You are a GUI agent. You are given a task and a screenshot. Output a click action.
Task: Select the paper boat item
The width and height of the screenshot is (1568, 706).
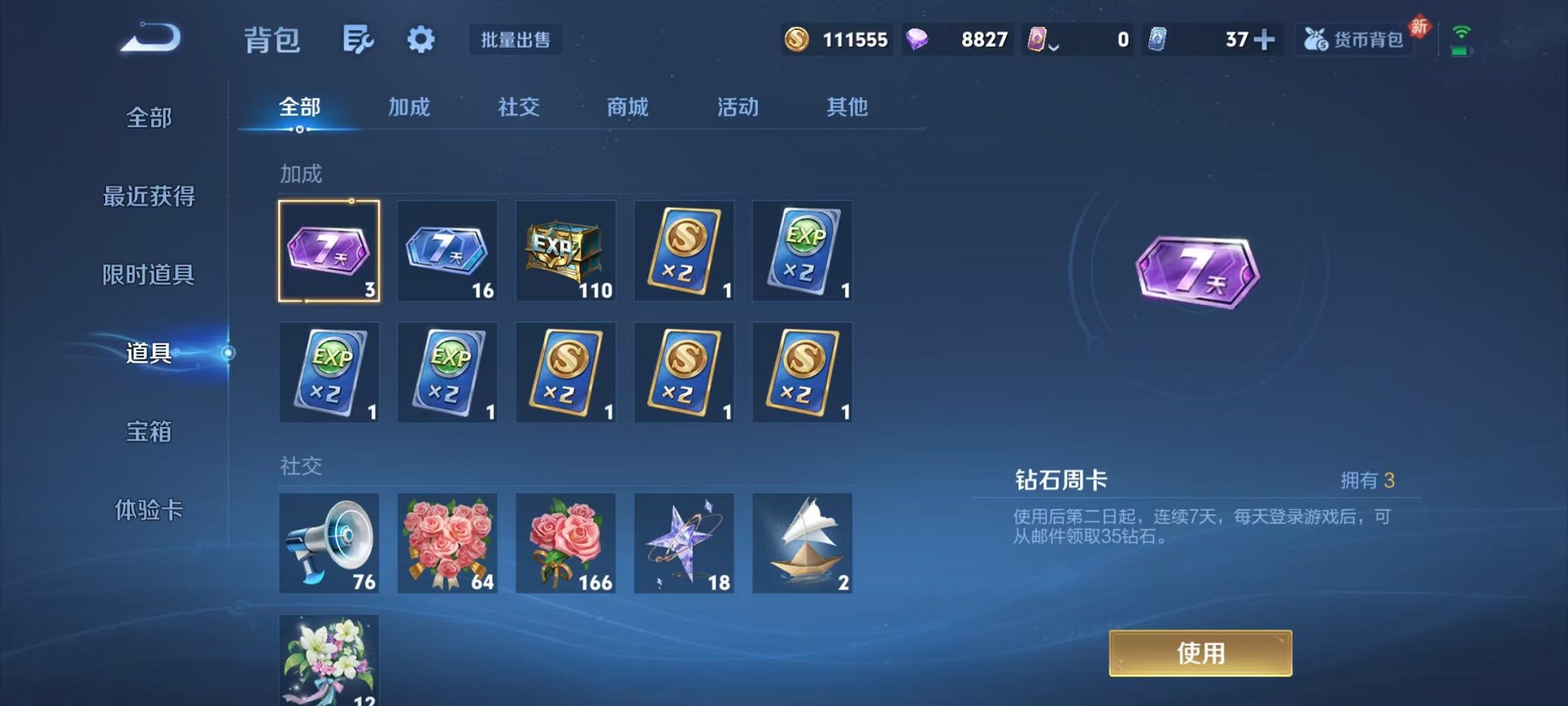(x=802, y=543)
